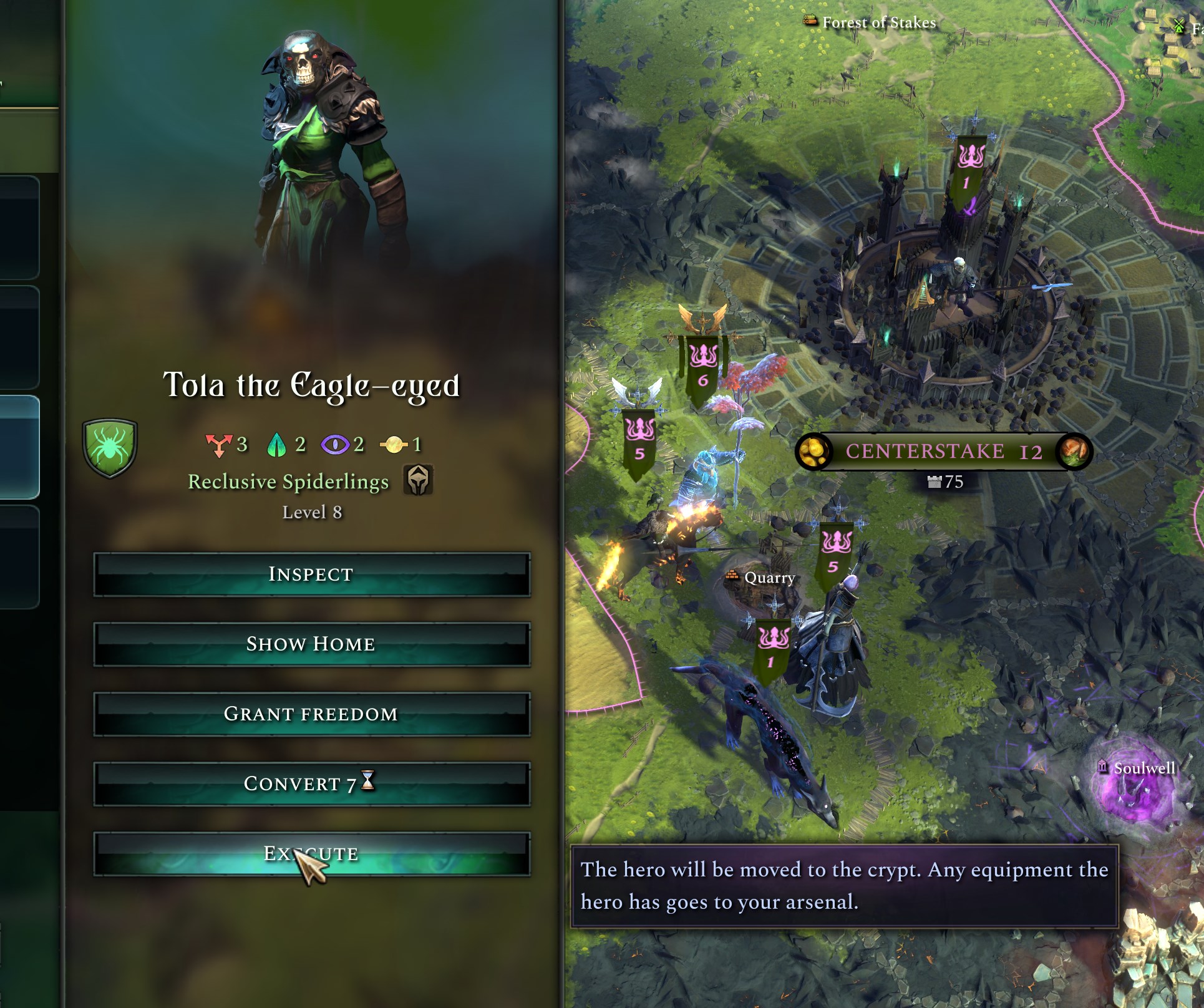Viewport: 1204px width, 1008px height.
Task: Execute the imprisoned hero
Action: (311, 853)
